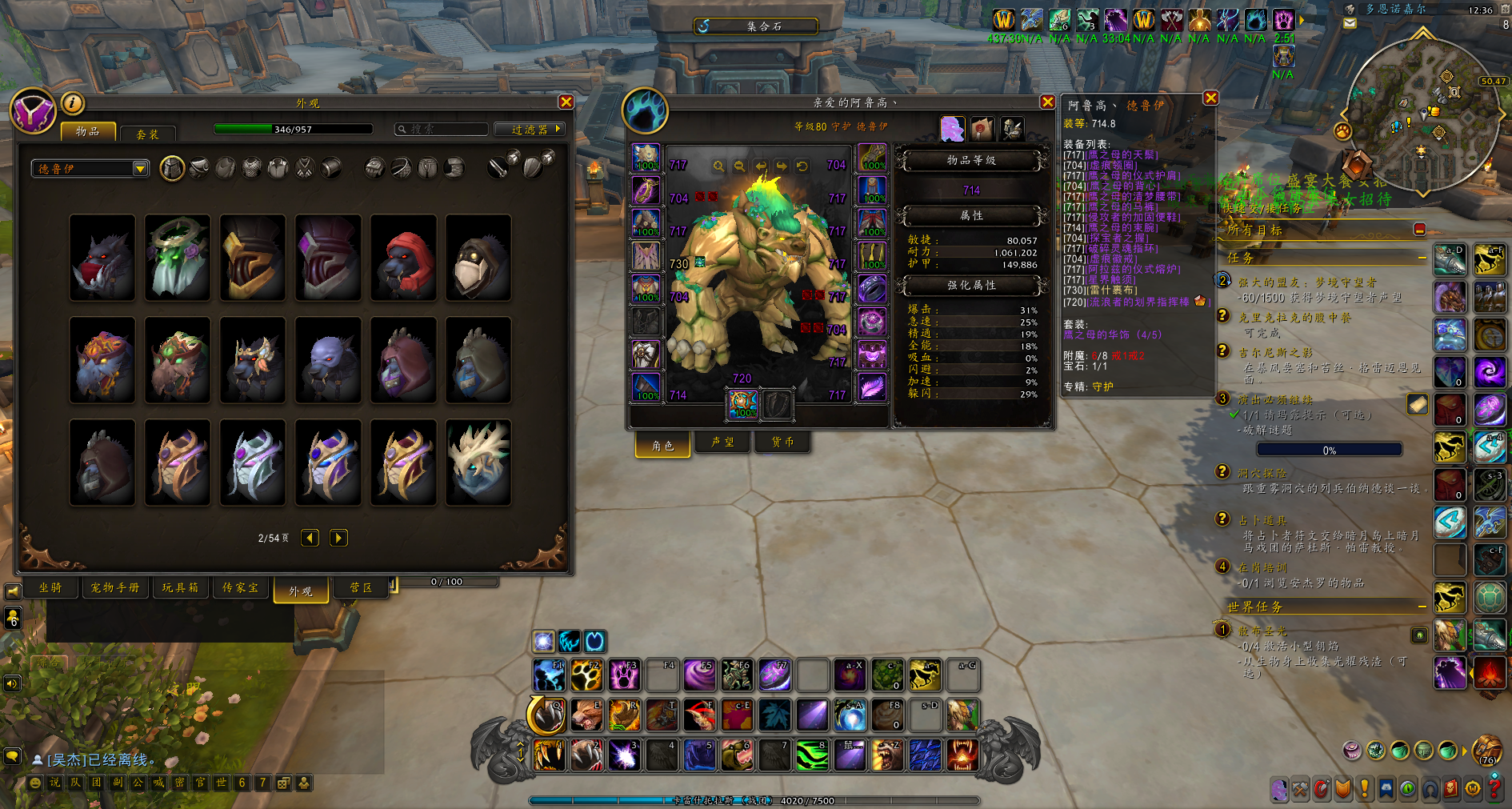Screen dimensions: 1512x809
Task: Collapse the 所有目标 objectives tracker
Action: coord(1419,230)
